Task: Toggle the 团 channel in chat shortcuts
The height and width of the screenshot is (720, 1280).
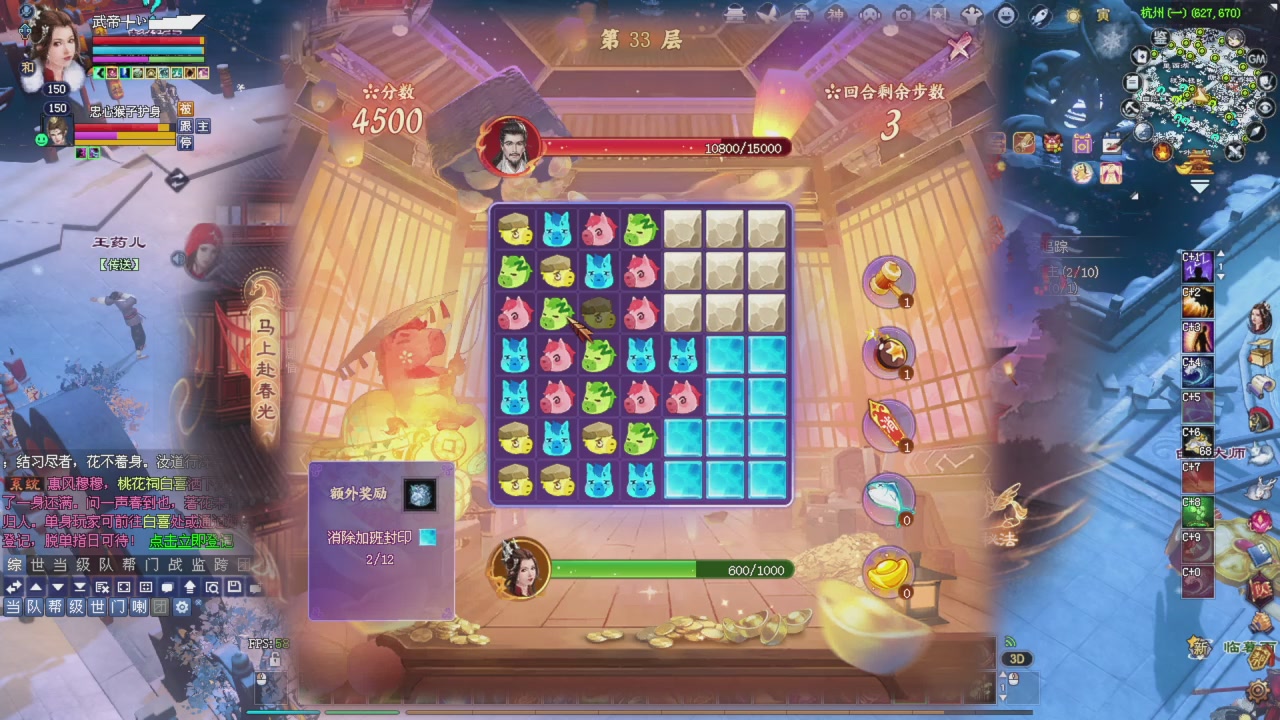Action: coord(158,607)
